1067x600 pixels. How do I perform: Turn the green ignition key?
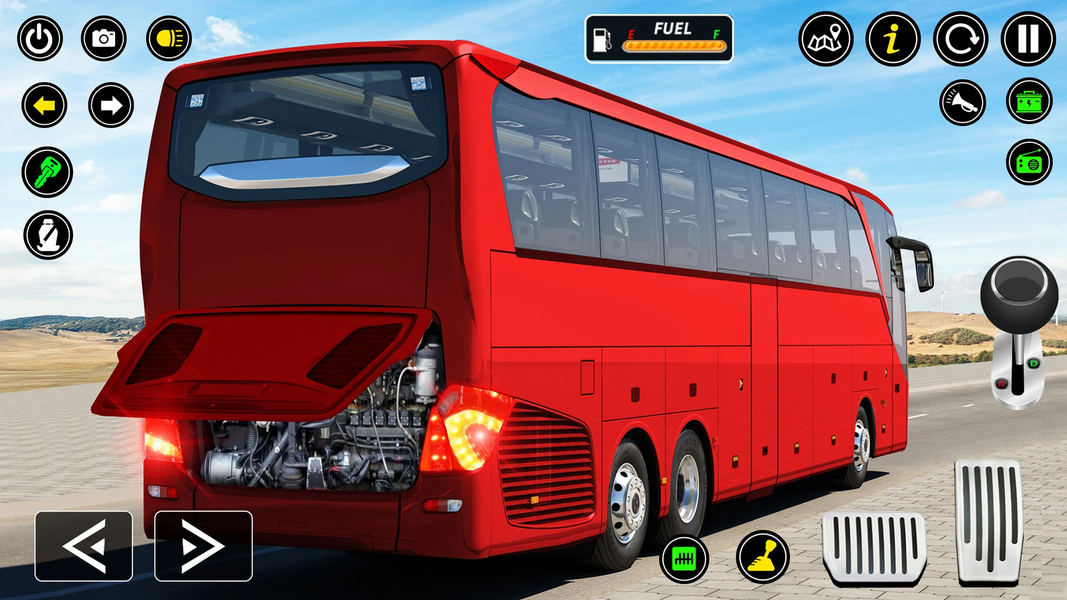tap(47, 171)
